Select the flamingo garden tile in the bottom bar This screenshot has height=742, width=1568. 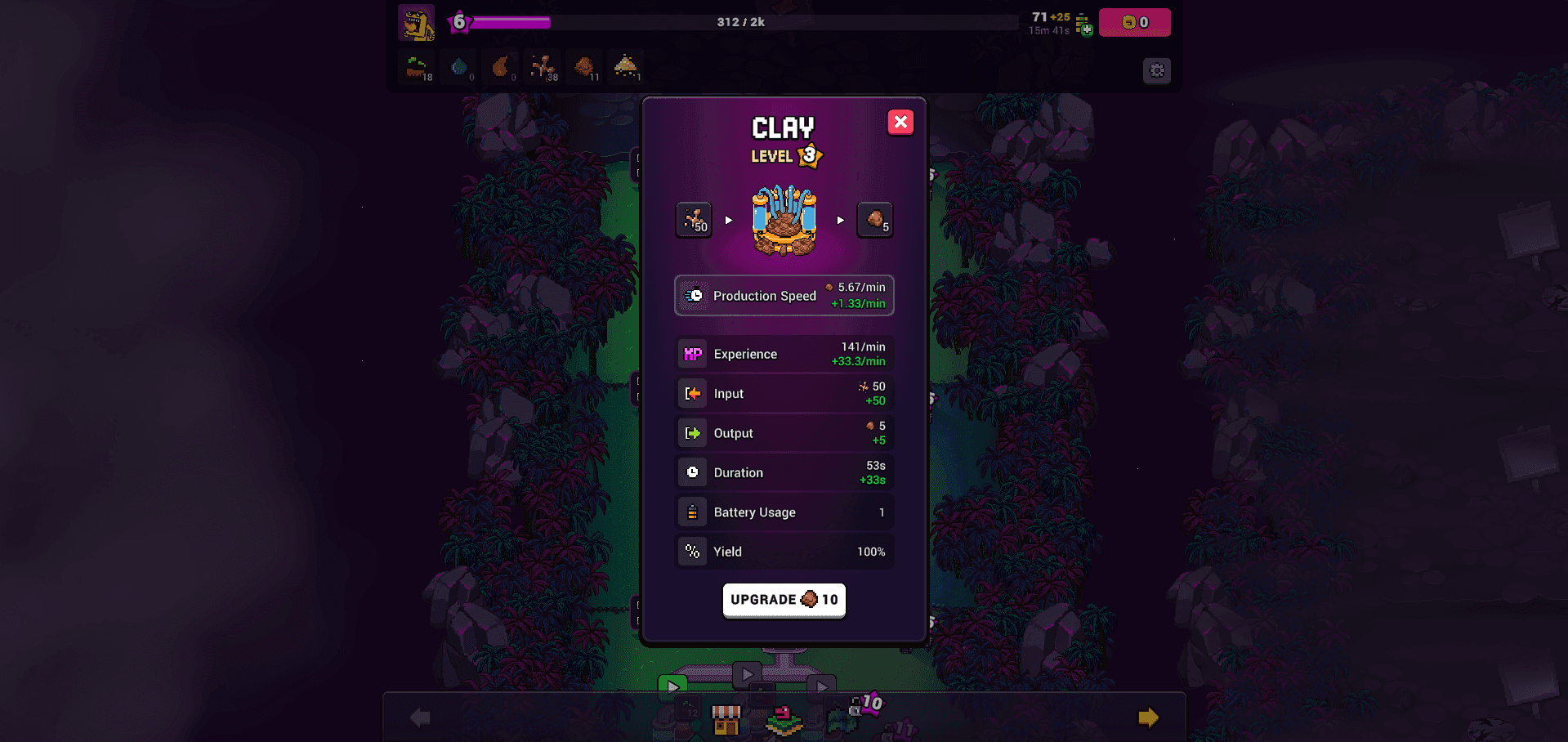(782, 719)
